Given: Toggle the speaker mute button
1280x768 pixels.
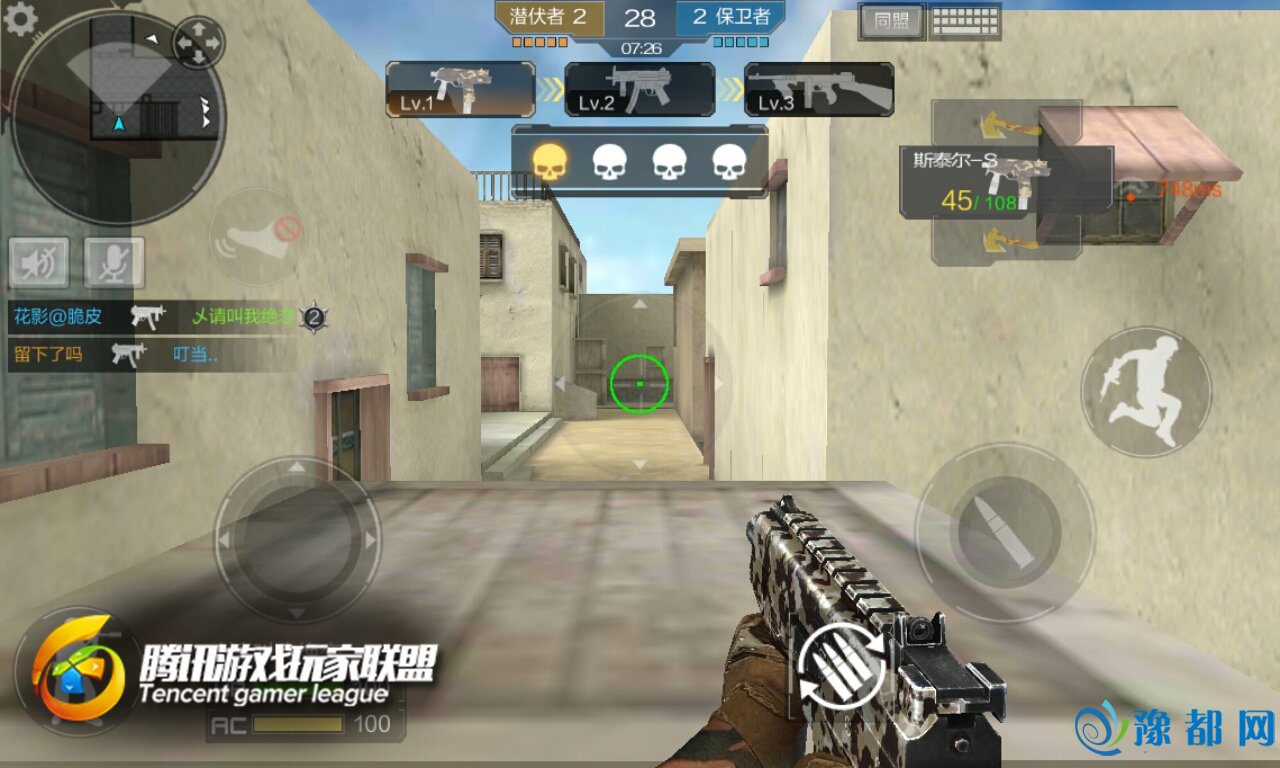Looking at the screenshot, I should point(39,263).
